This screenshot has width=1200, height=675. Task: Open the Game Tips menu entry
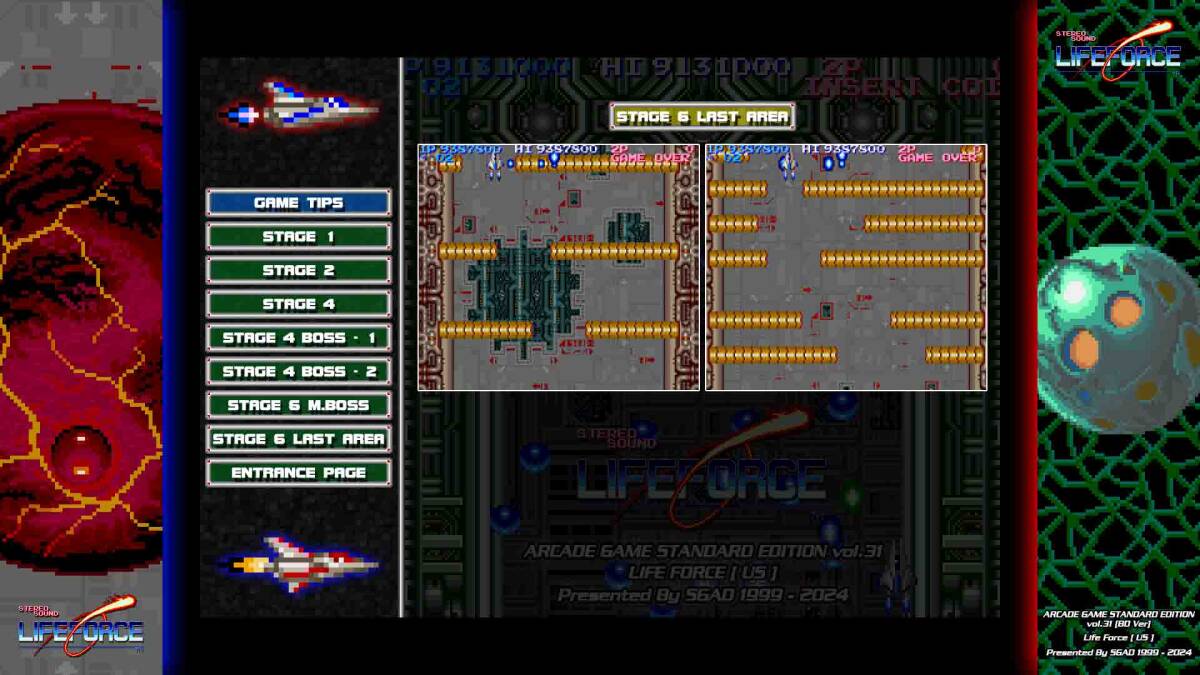pyautogui.click(x=298, y=203)
